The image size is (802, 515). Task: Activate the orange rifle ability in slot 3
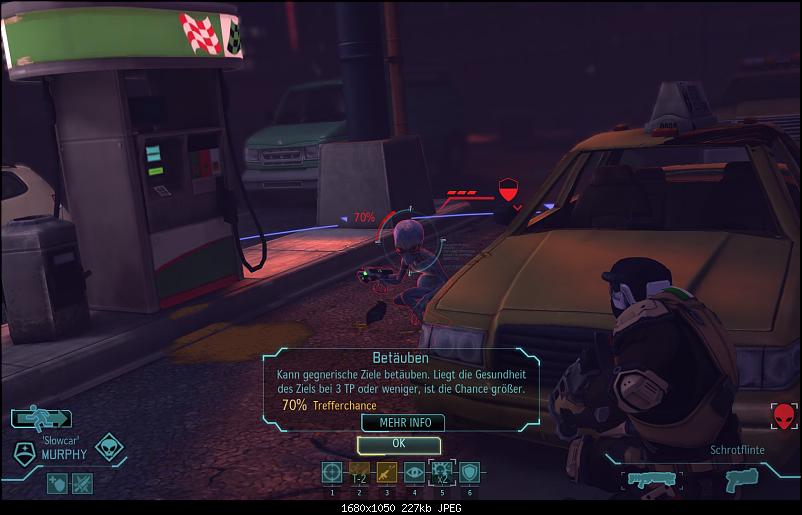[x=386, y=473]
